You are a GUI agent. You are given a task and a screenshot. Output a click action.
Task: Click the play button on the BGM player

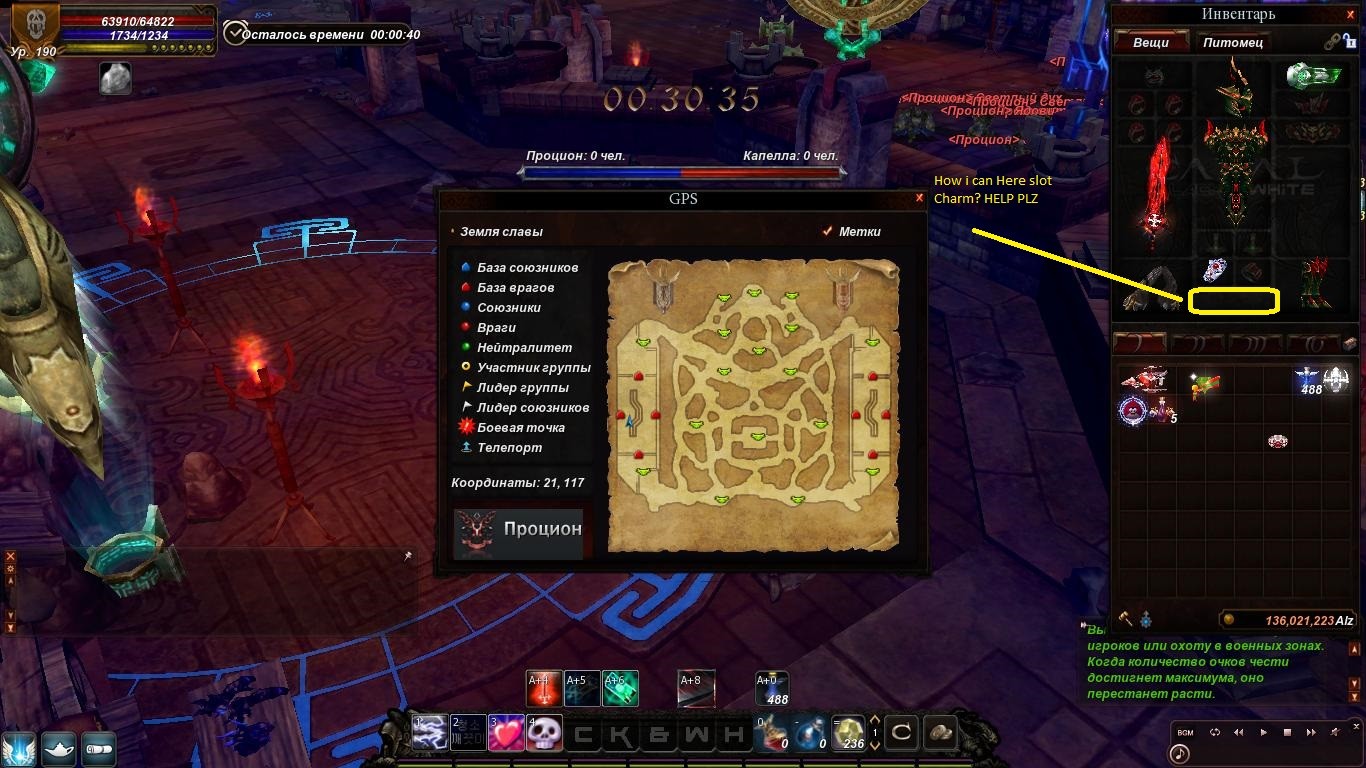[1263, 732]
